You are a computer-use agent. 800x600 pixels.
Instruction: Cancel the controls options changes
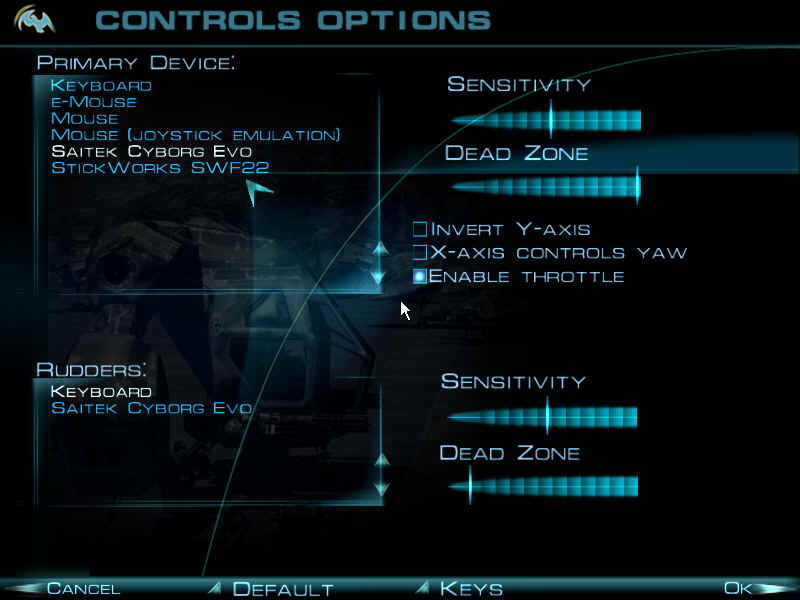[83, 589]
